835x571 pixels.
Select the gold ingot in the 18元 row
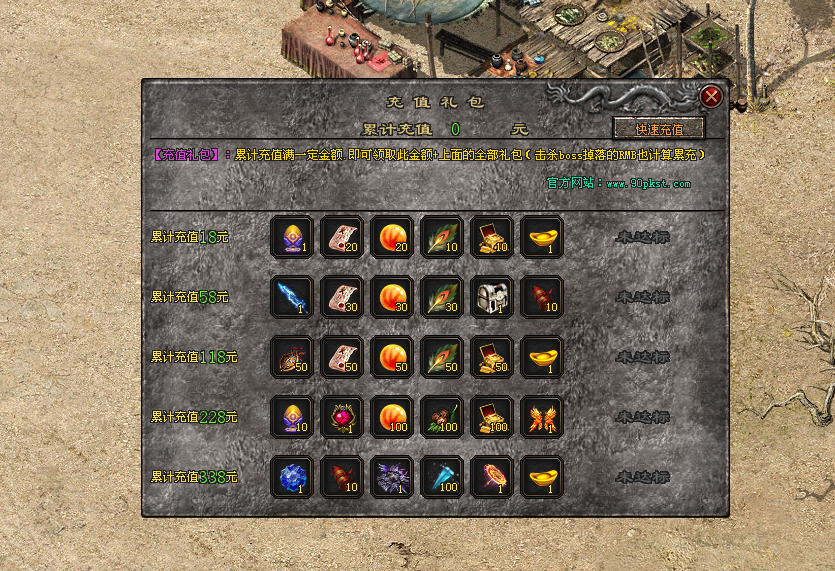click(x=542, y=237)
